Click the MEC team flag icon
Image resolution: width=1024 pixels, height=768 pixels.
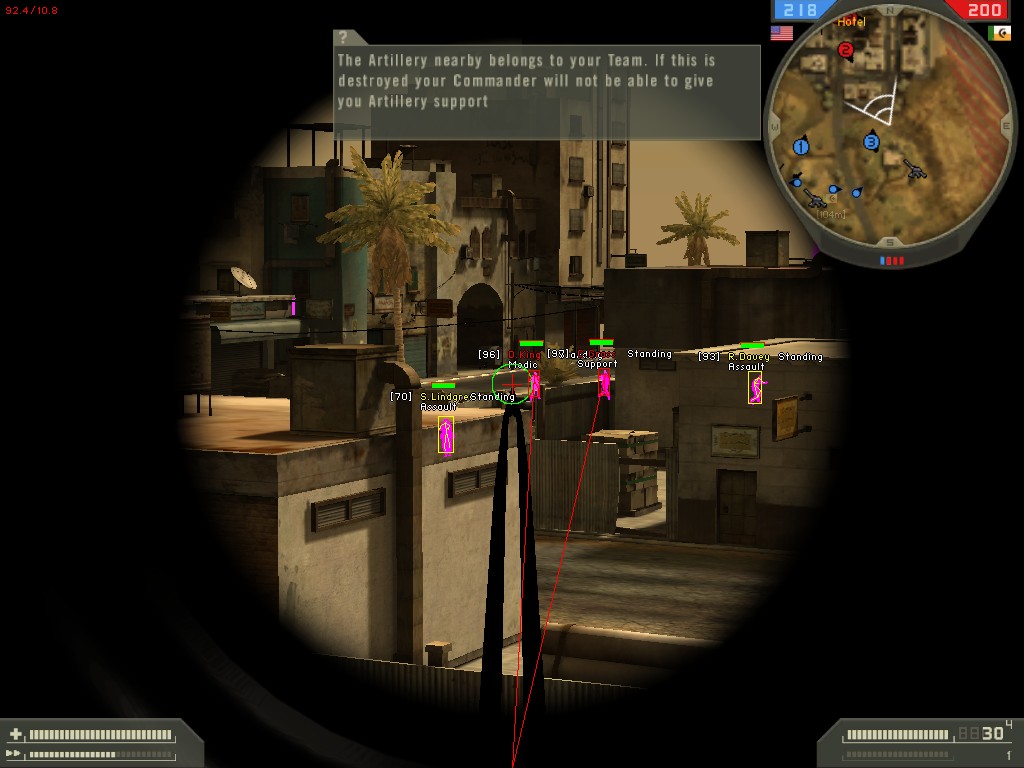tap(998, 33)
